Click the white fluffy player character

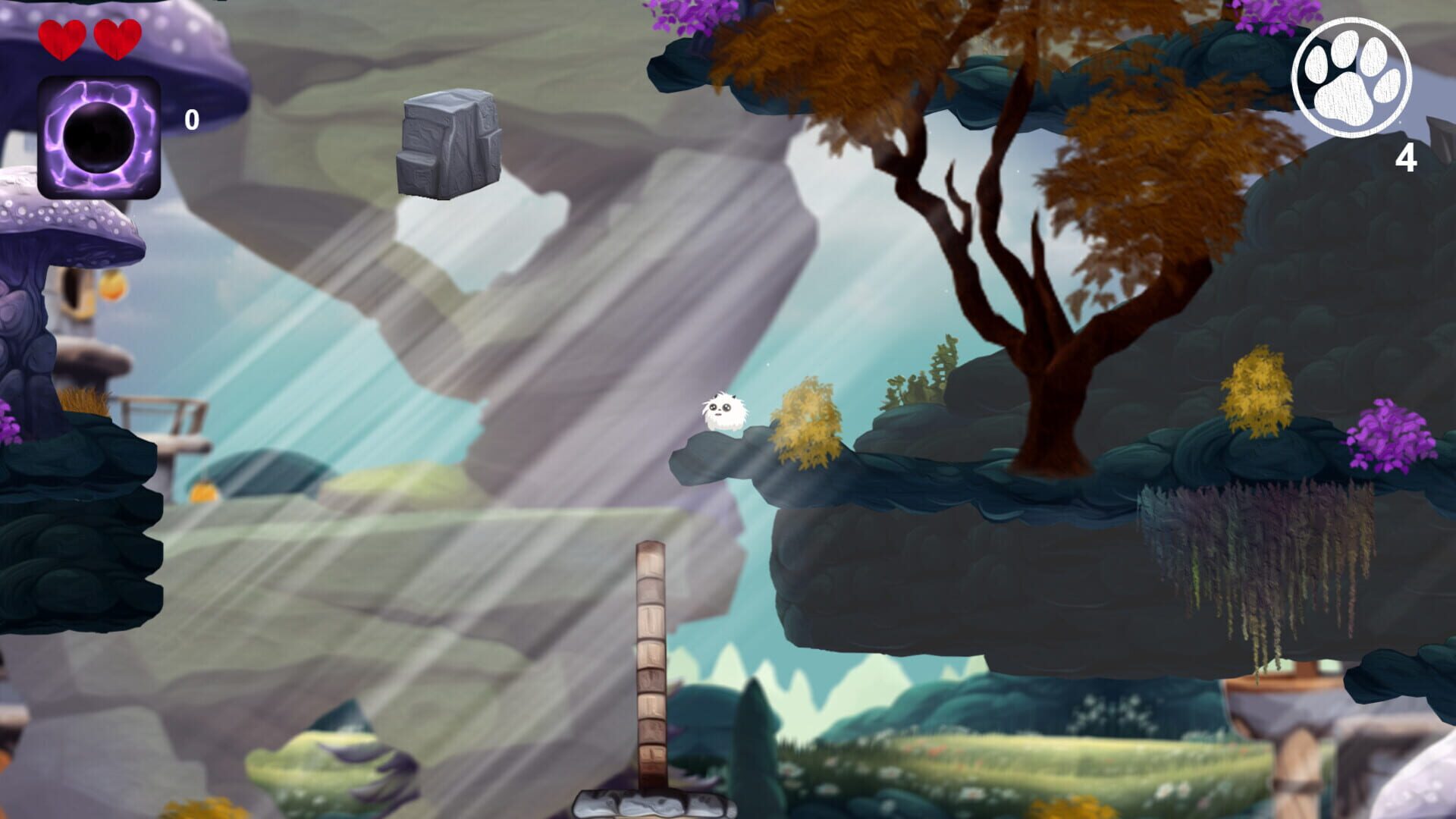(x=724, y=413)
